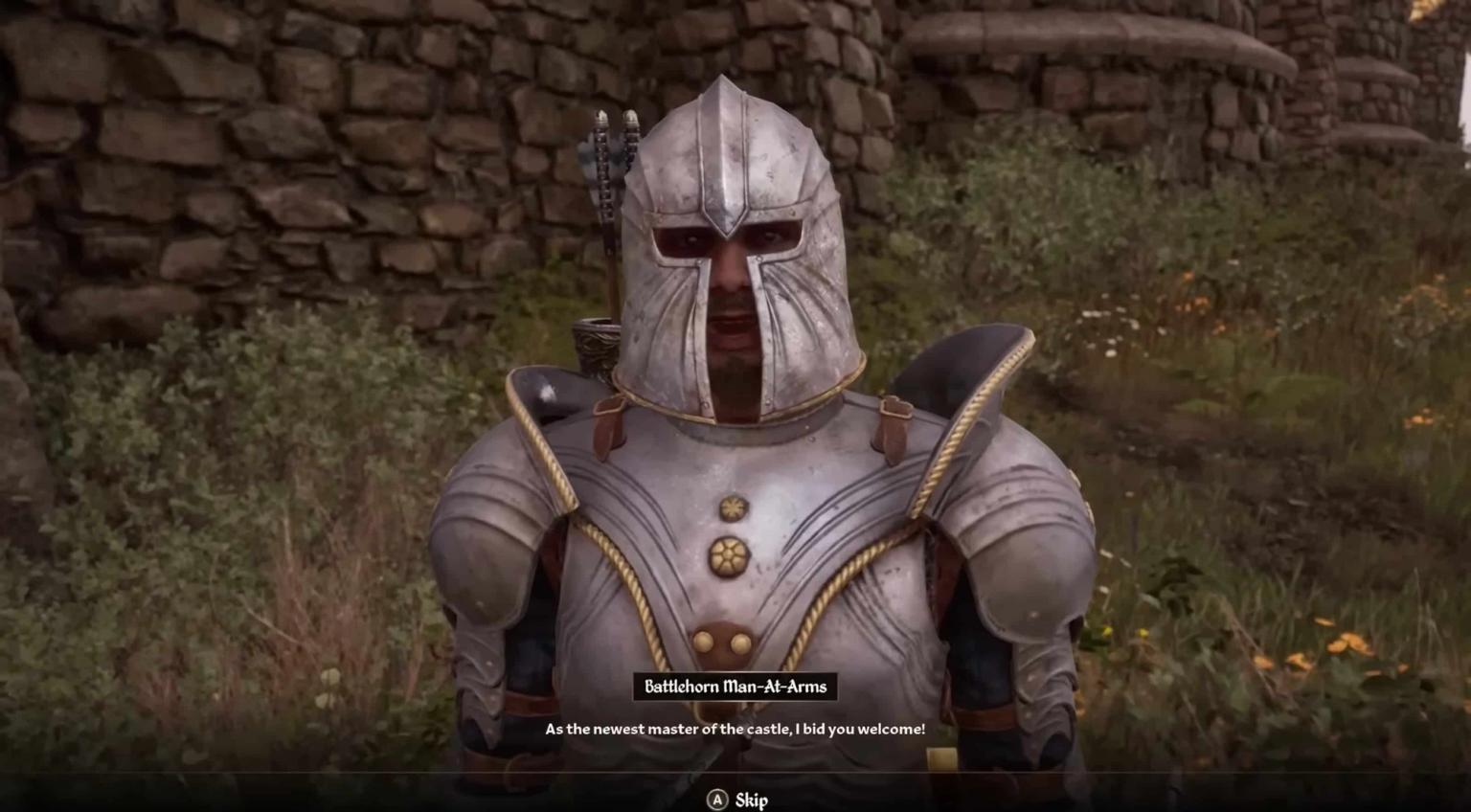
Task: Click the top gold rosette on breastplate
Action: [x=731, y=508]
